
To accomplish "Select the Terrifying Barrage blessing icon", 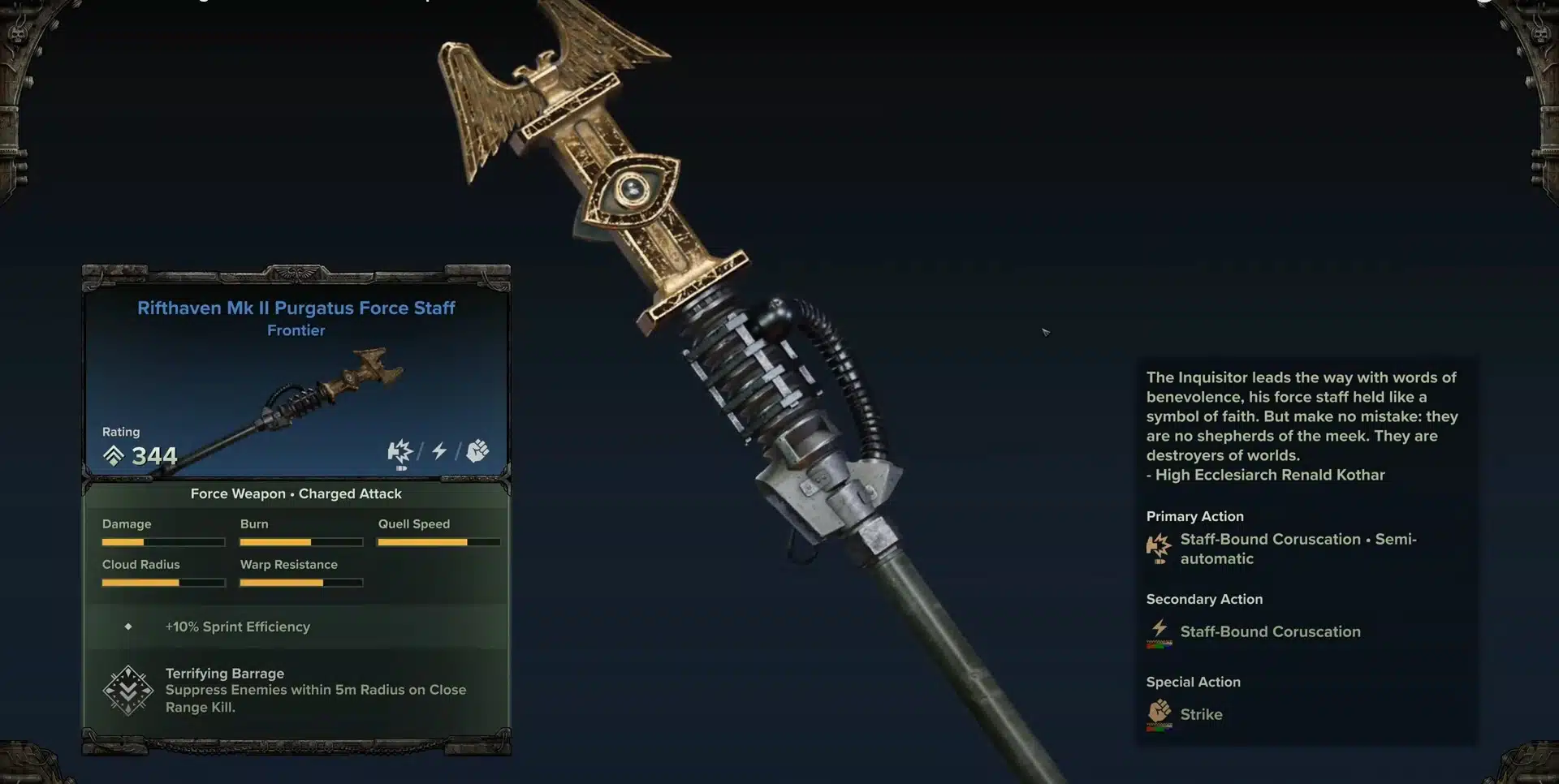I will 128,691.
